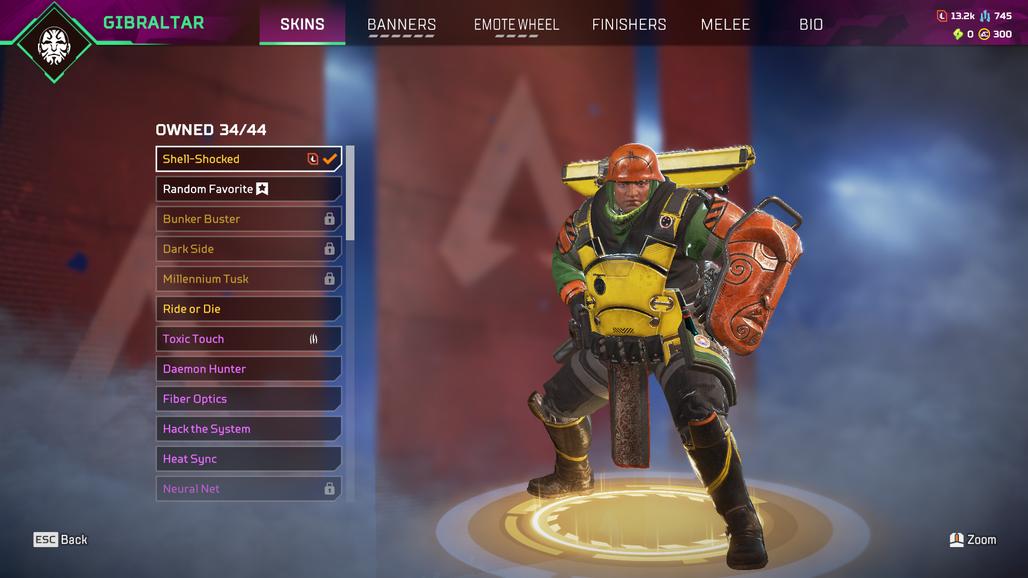Switch to the Banners tab
1028x578 pixels.
point(401,24)
